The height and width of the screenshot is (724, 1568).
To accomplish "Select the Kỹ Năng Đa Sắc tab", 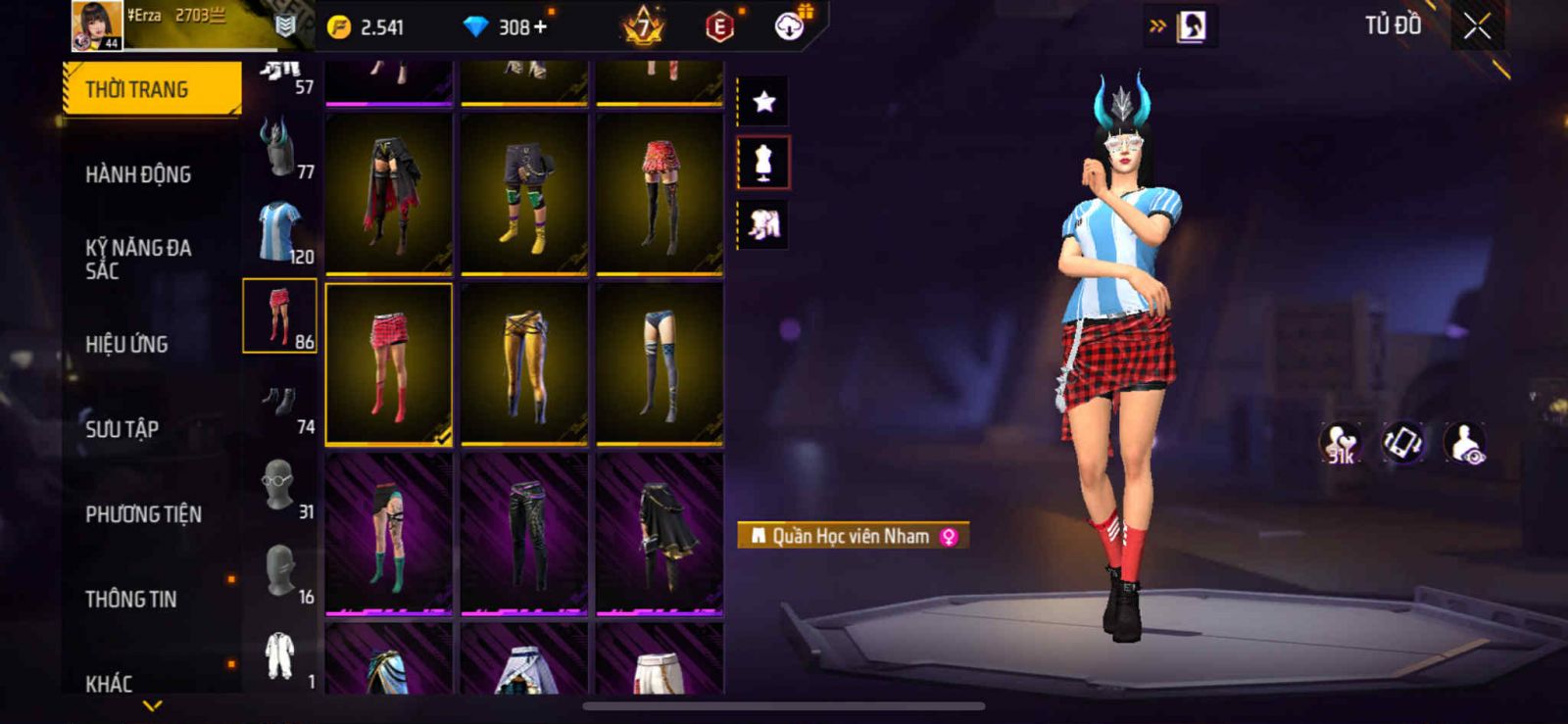I will coord(138,259).
